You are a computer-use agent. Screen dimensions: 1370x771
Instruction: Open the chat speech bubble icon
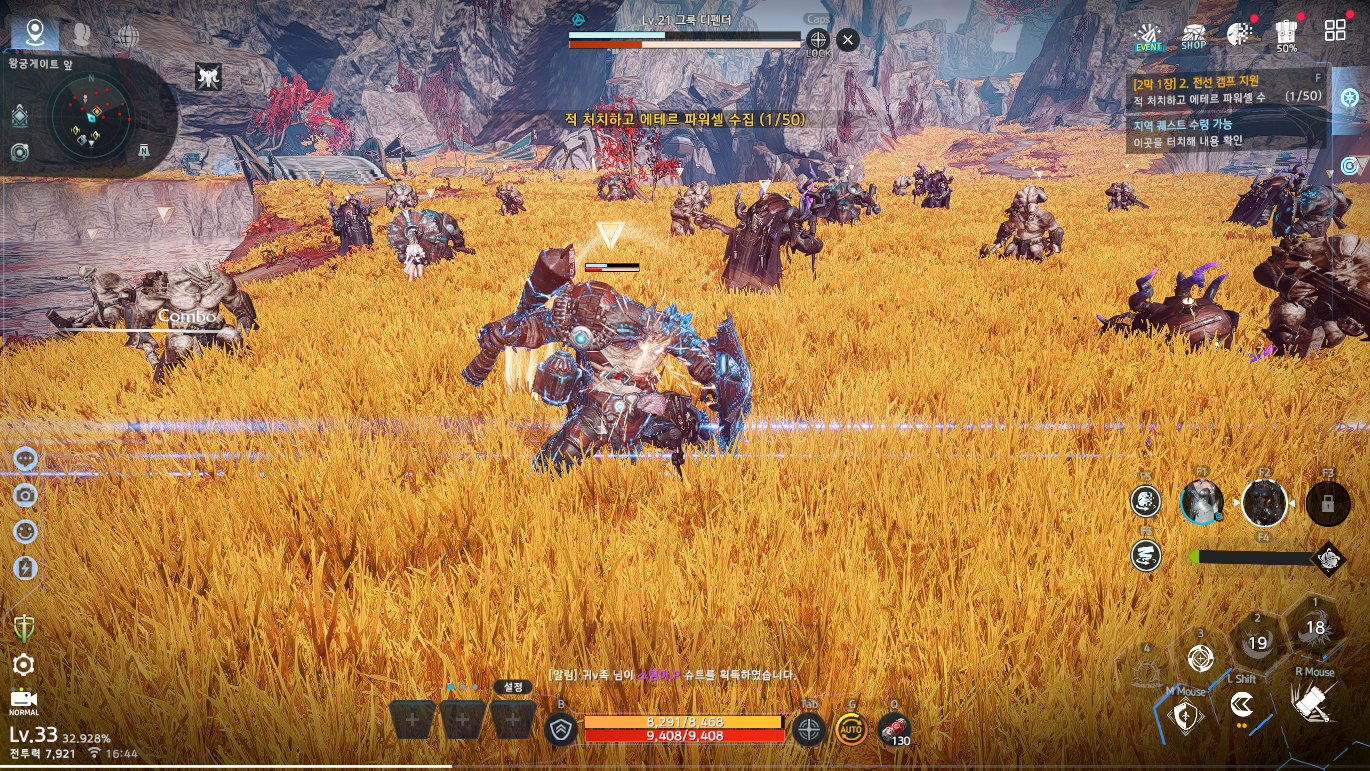(x=26, y=459)
